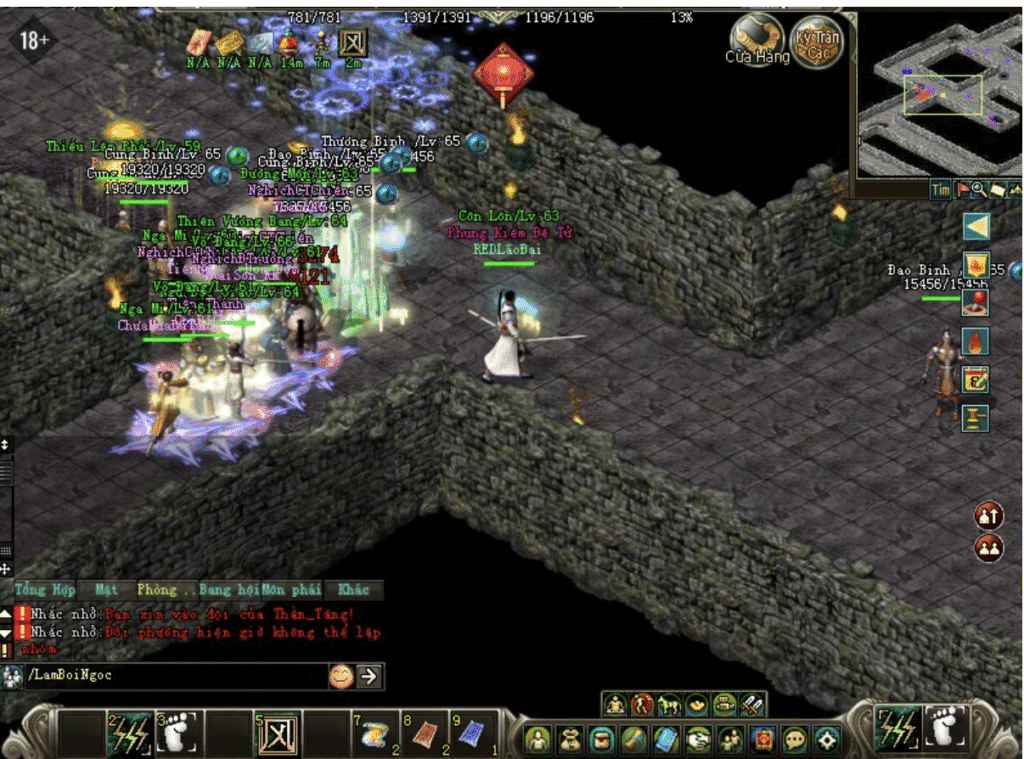Send chat message with arrow button
1024x759 pixels.
[x=369, y=677]
